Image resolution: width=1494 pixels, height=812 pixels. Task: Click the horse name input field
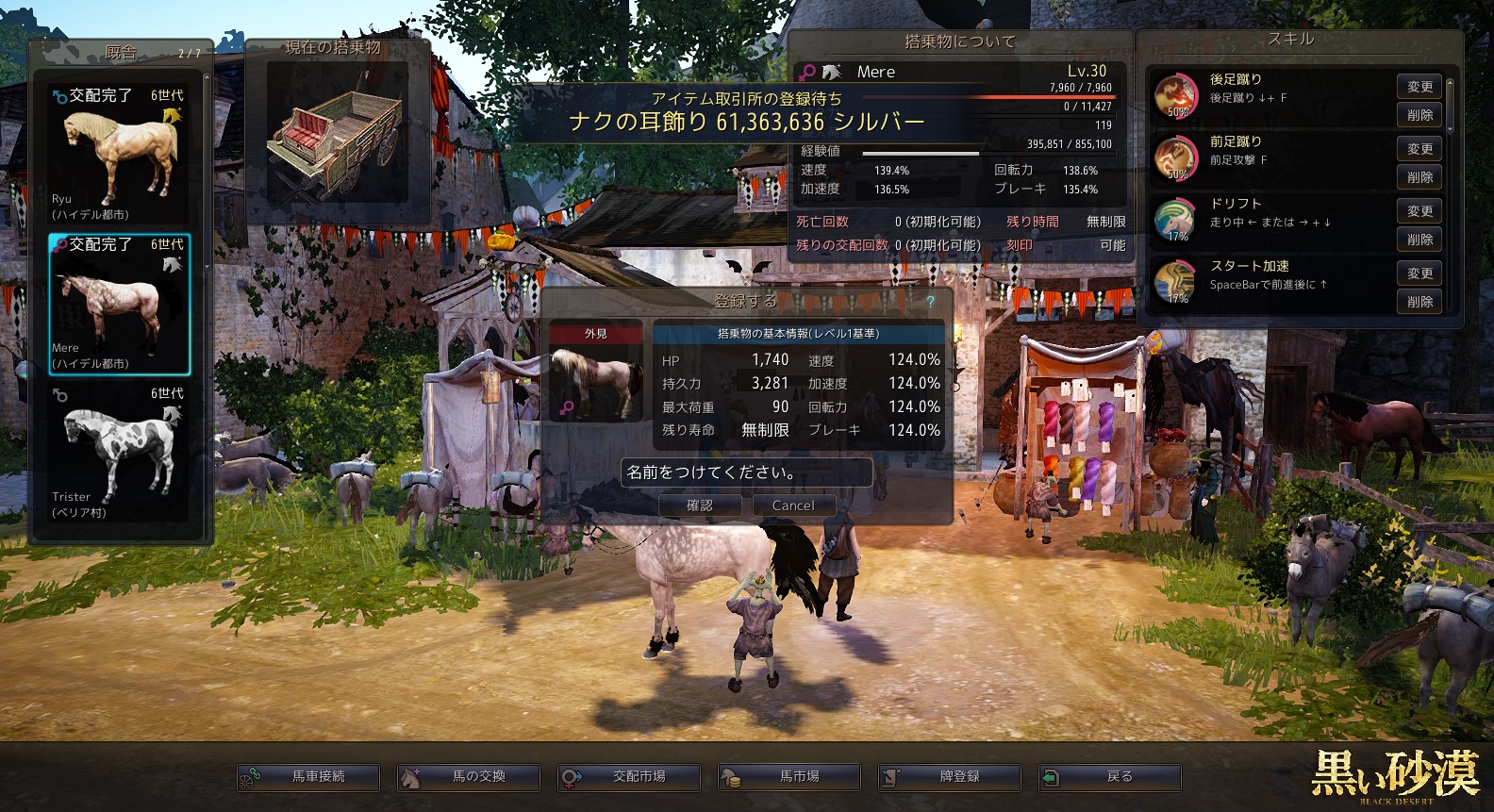[746, 472]
